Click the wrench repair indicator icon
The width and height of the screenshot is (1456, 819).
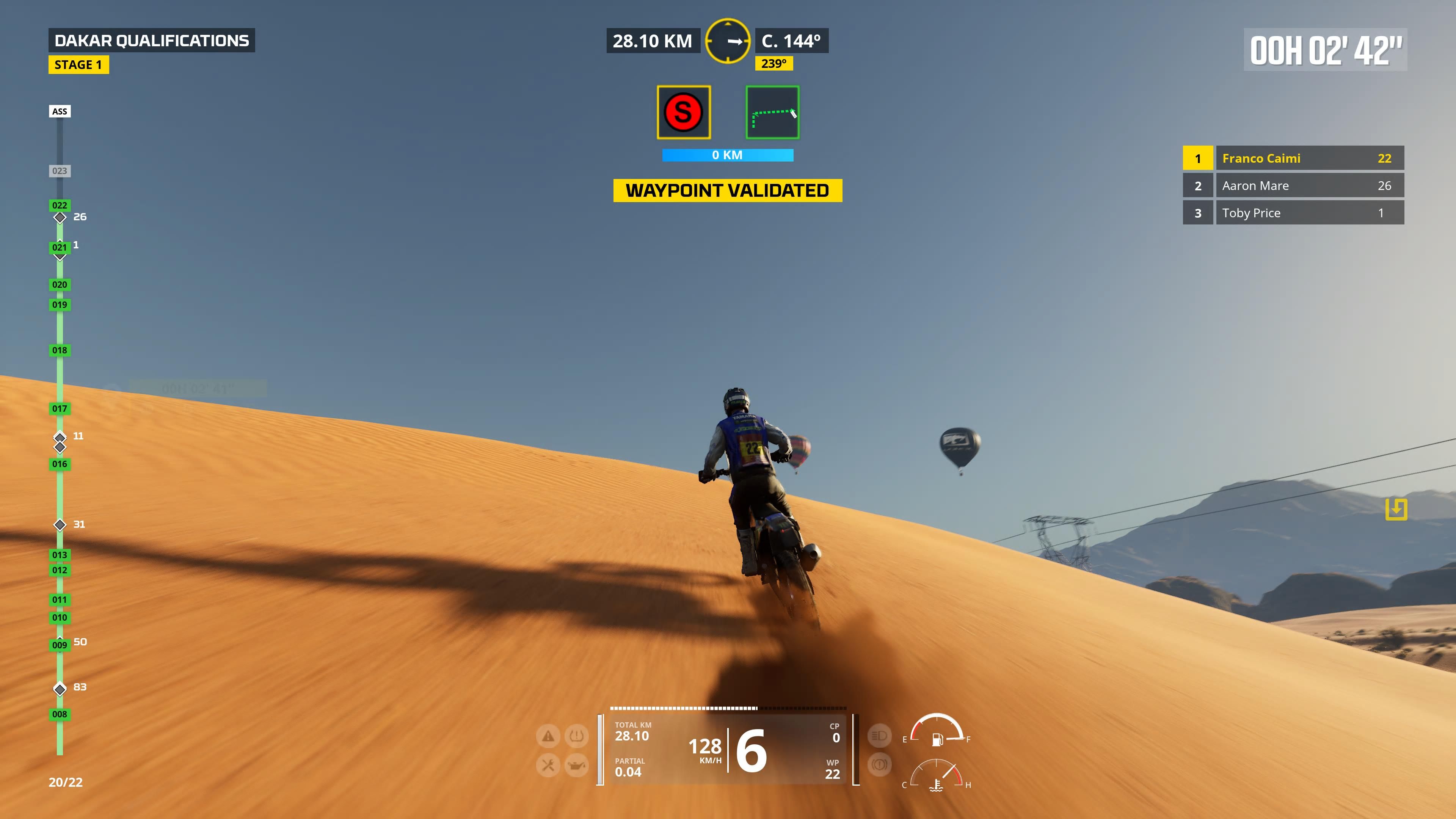(x=548, y=765)
